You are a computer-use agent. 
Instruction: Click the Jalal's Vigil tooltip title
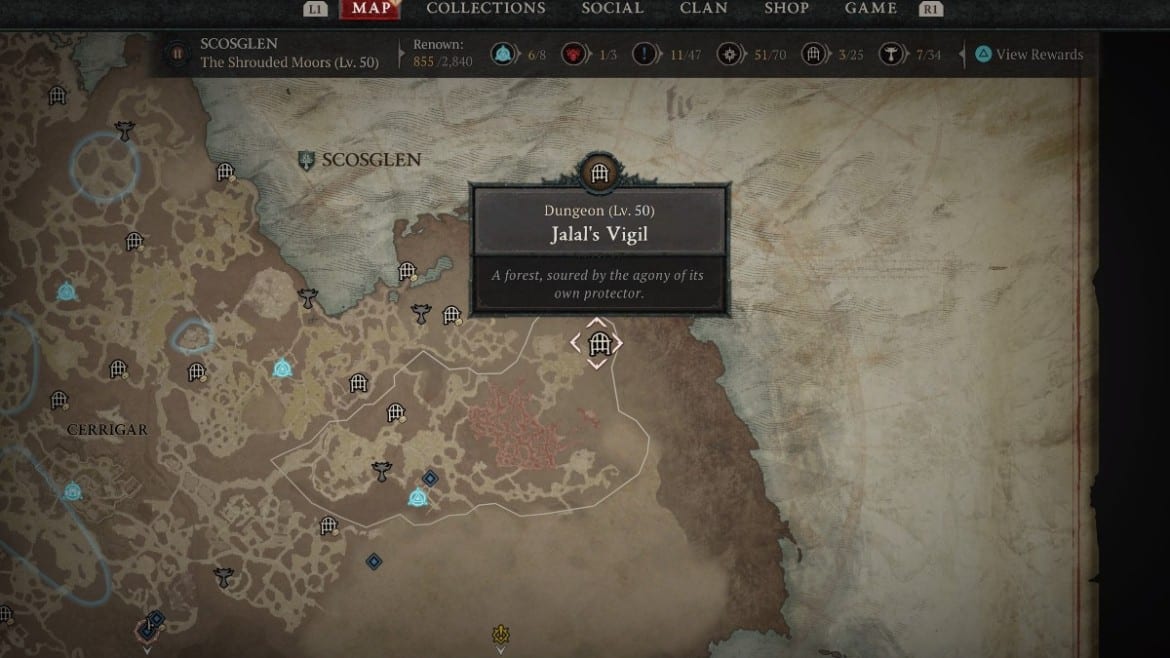[600, 236]
